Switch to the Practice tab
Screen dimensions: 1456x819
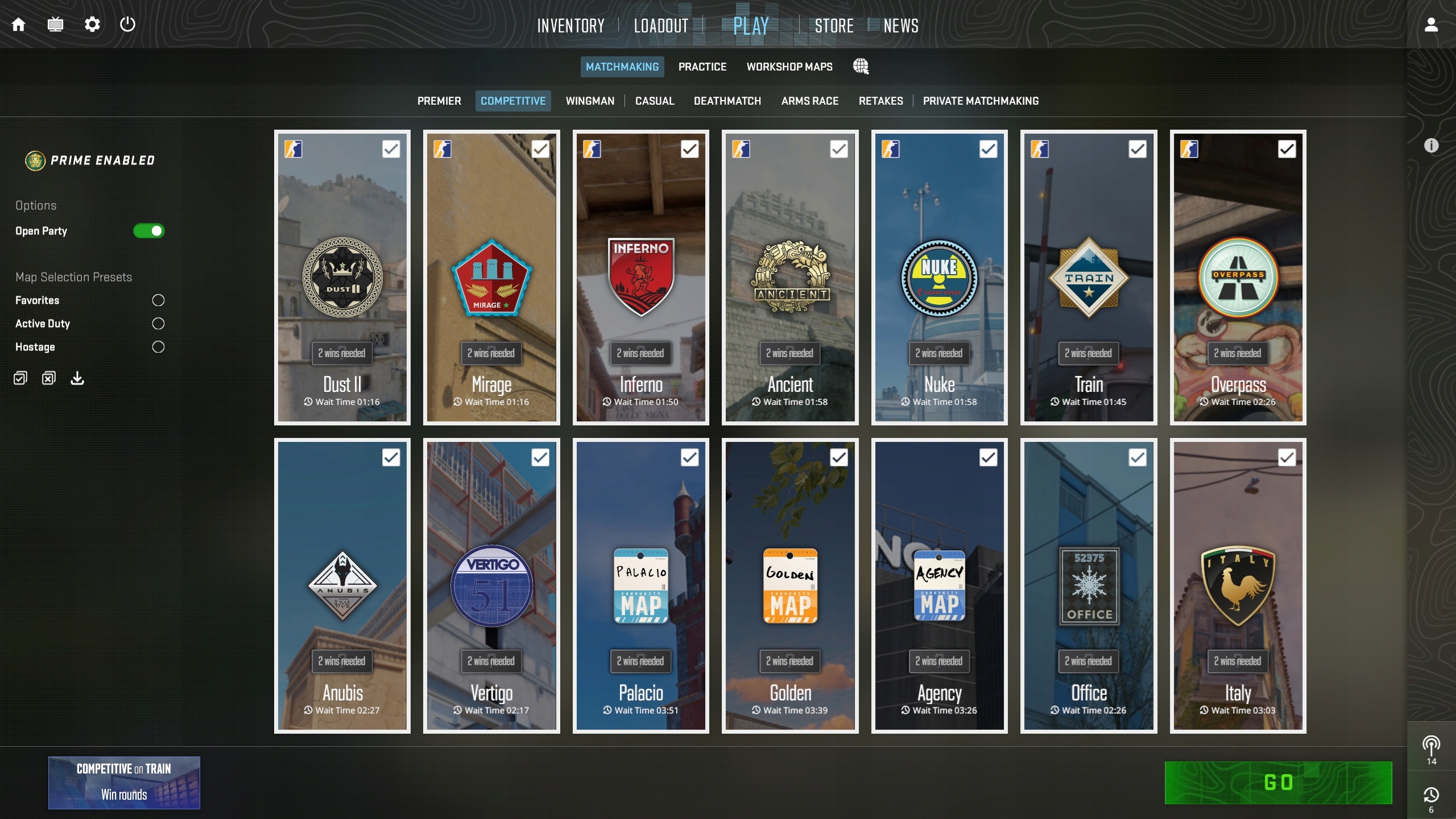coord(702,67)
